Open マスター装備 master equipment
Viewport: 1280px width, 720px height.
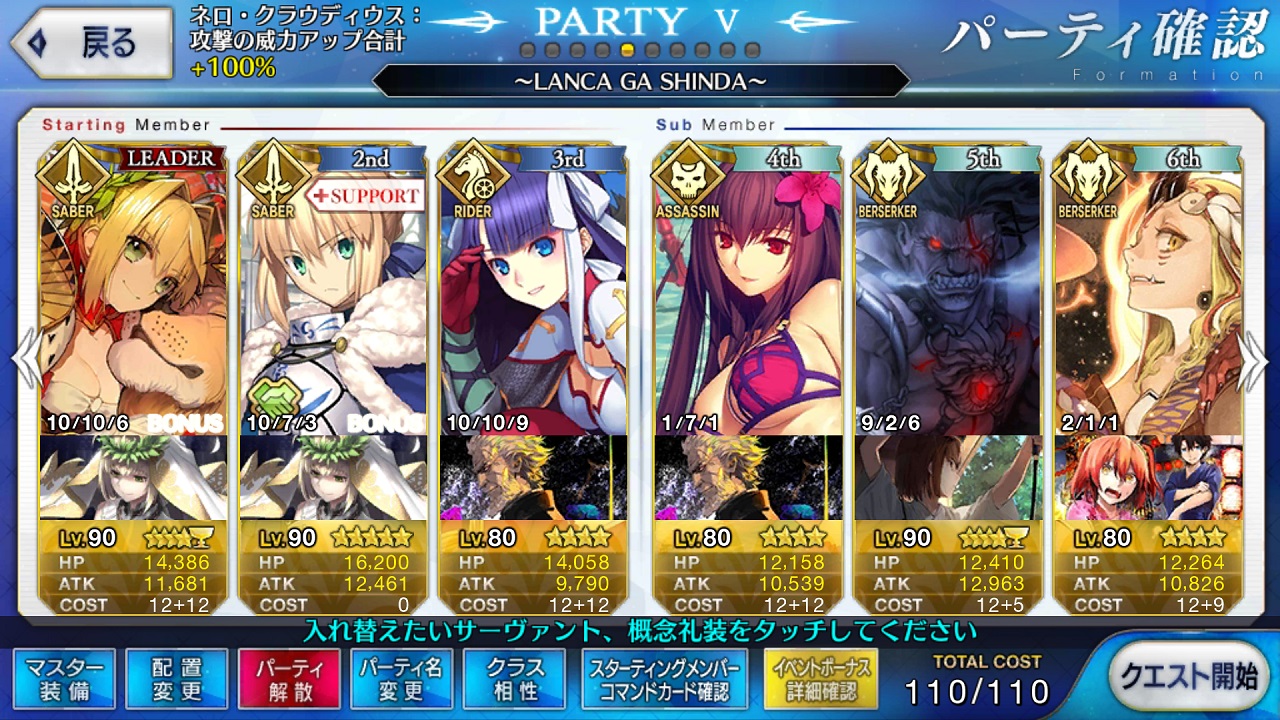(65, 679)
